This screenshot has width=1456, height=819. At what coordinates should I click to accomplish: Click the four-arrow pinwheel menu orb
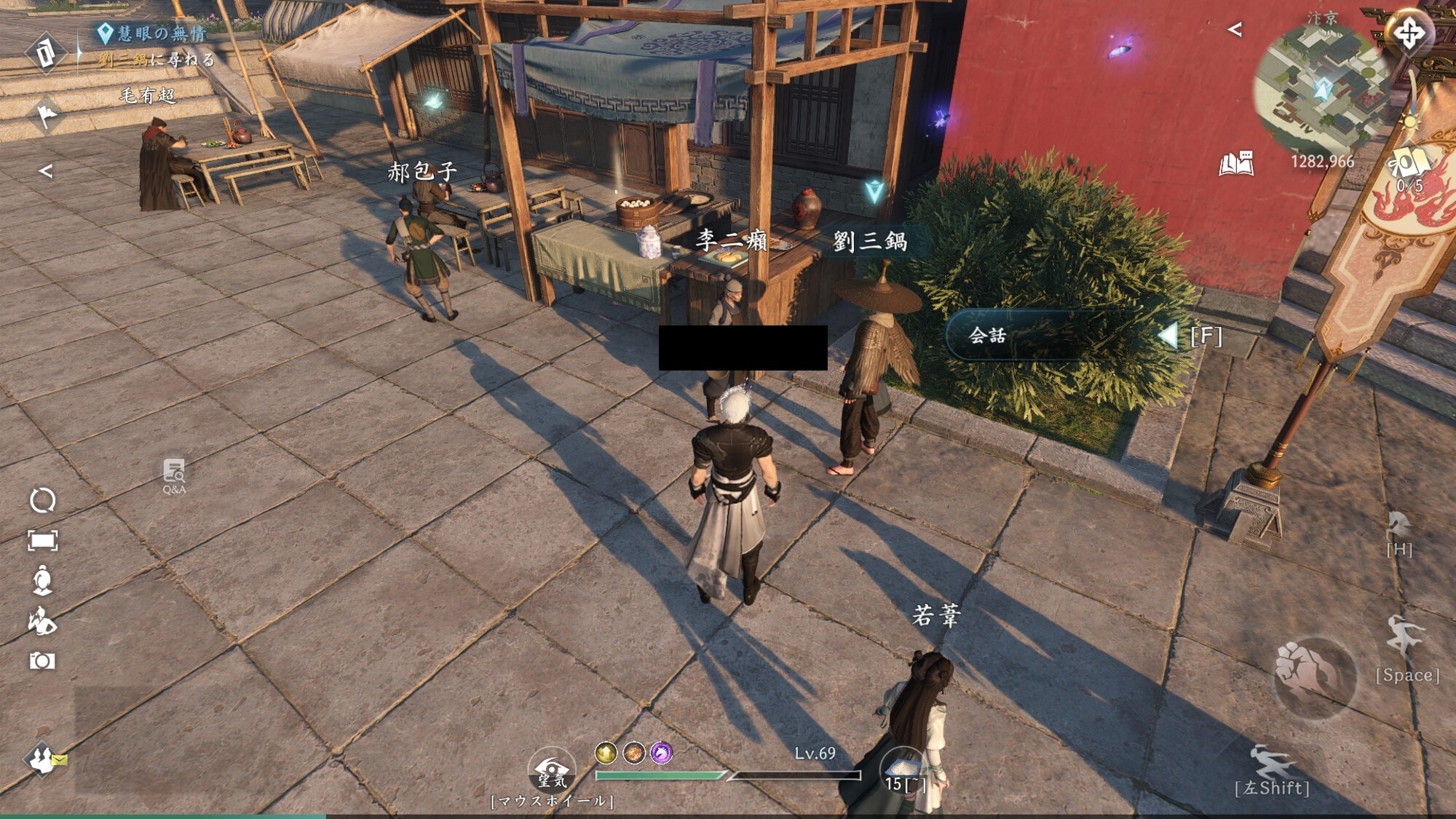coord(1409,33)
